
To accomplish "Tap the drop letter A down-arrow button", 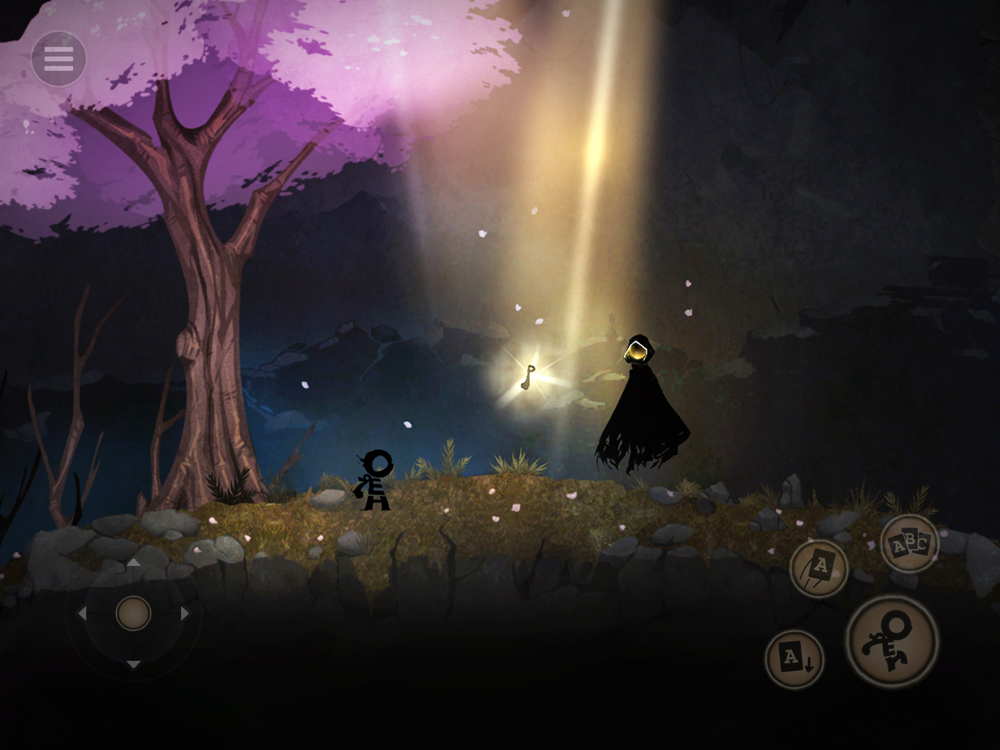I will [x=794, y=659].
